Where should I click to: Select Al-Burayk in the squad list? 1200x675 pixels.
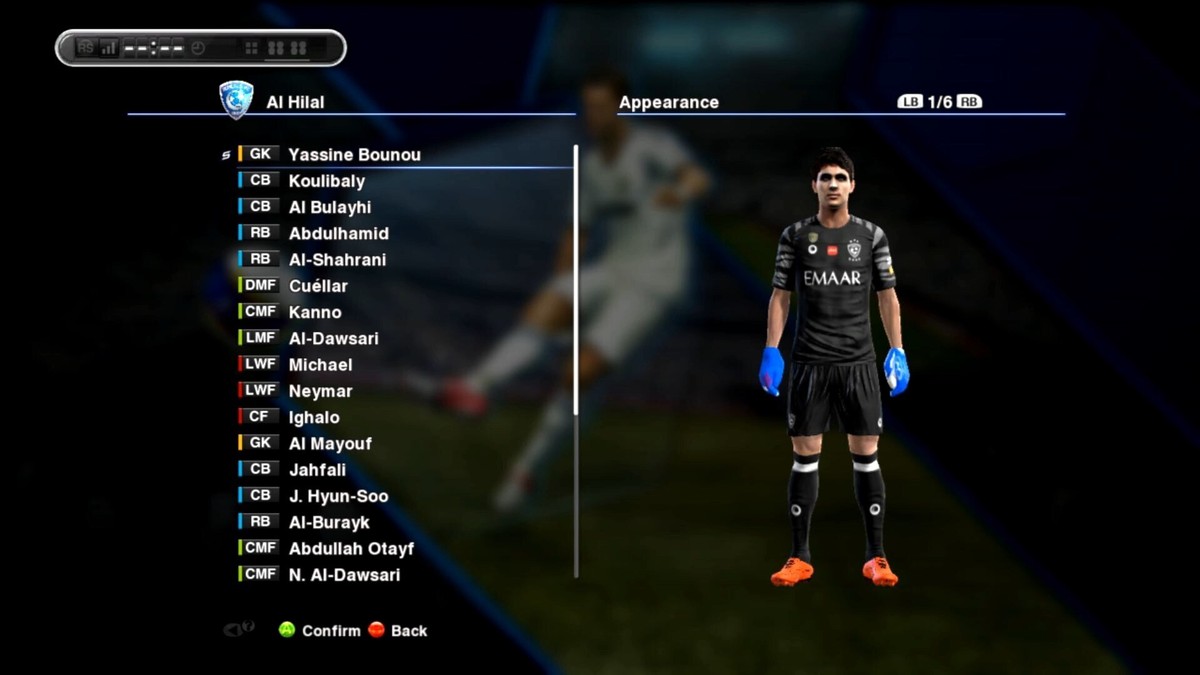pos(329,522)
